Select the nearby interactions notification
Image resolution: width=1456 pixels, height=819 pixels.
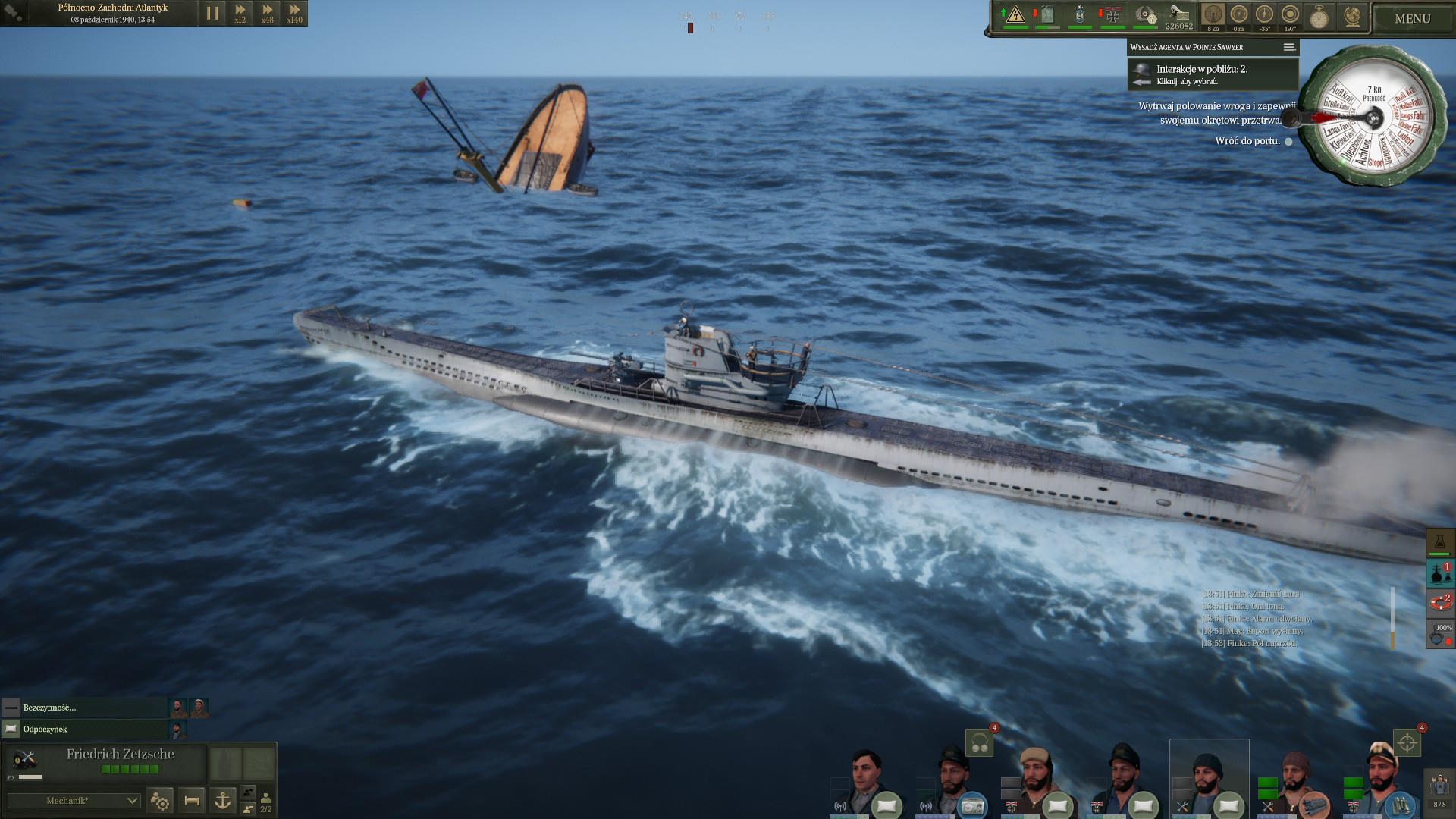pyautogui.click(x=1212, y=74)
